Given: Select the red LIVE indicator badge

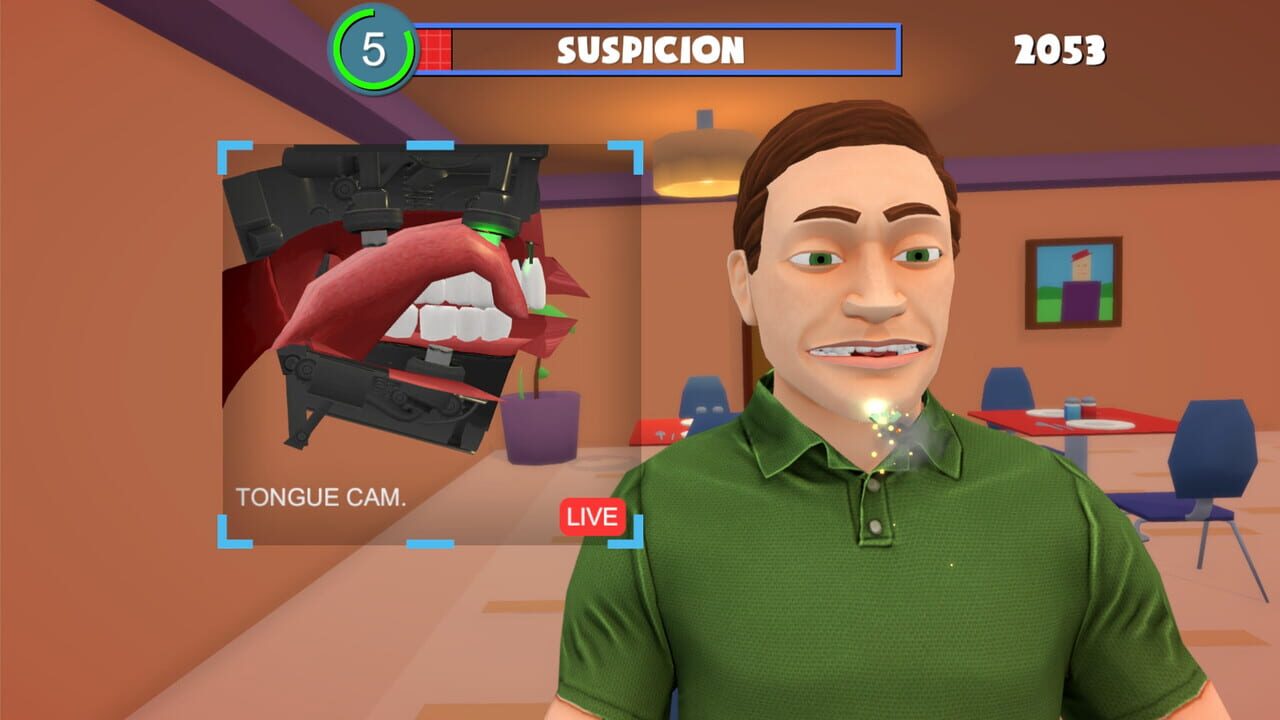Looking at the screenshot, I should click(x=592, y=517).
